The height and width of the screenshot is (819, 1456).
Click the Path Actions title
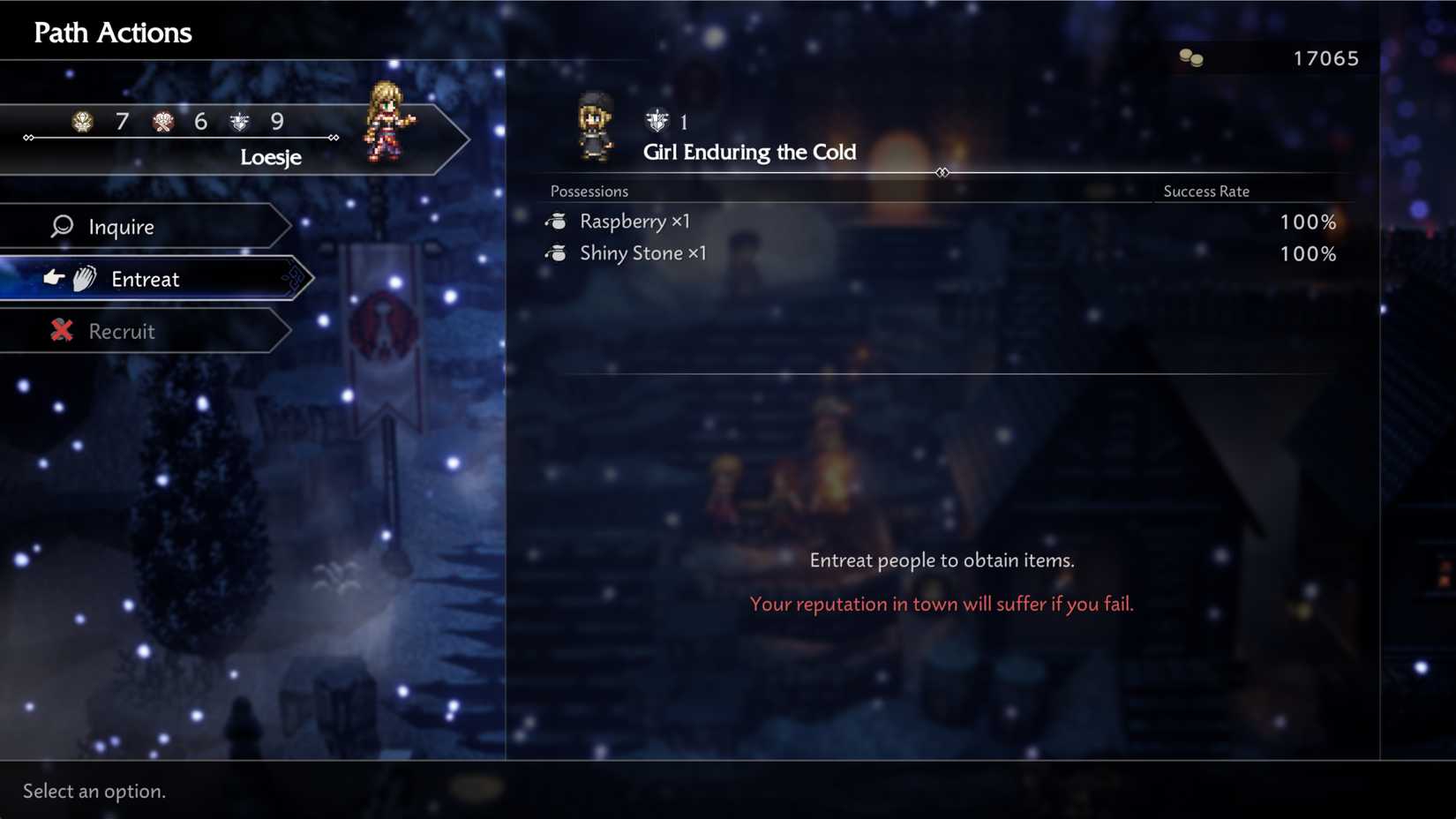[111, 32]
